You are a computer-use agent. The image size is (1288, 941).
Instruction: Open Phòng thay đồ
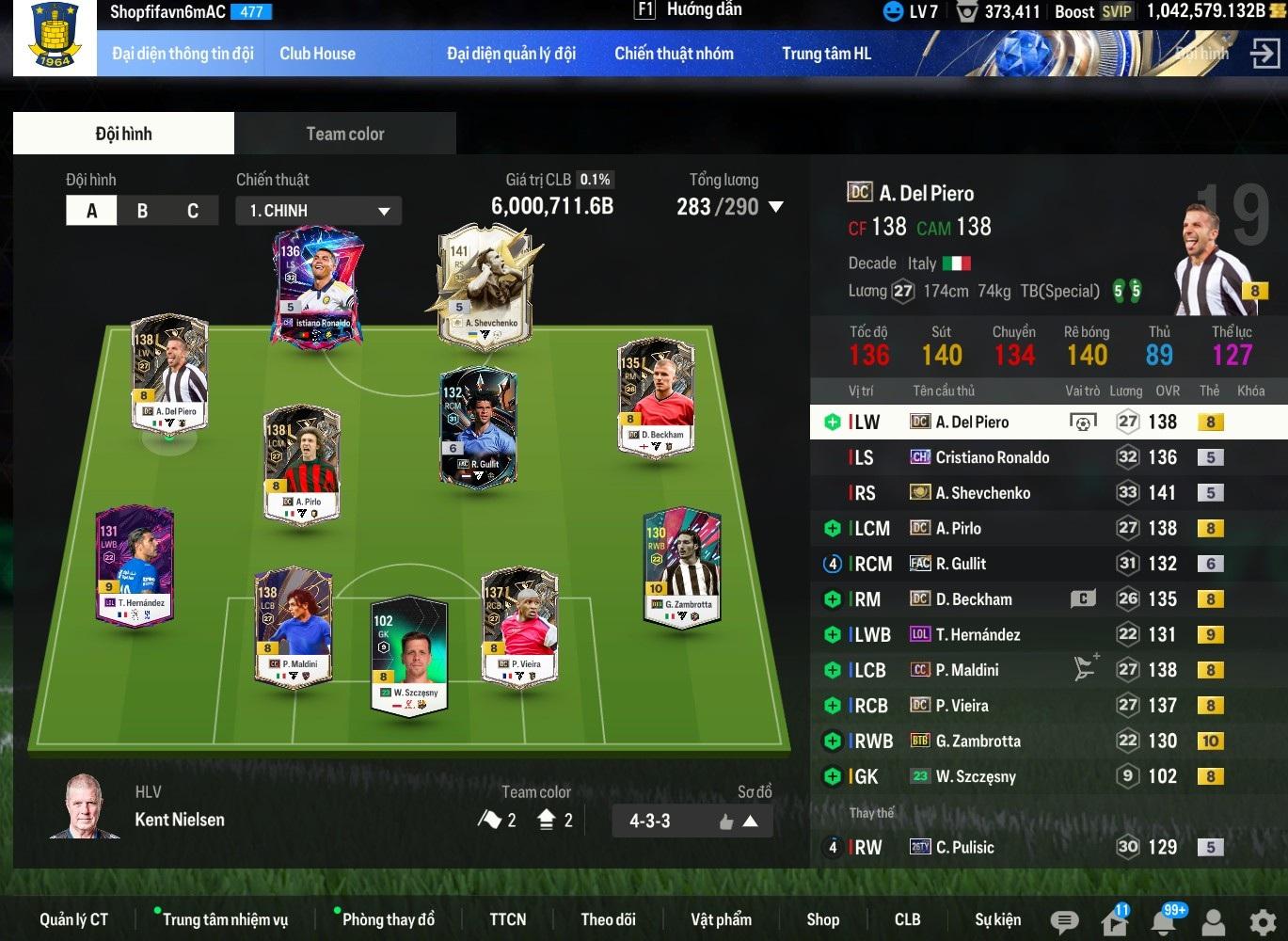tap(389, 919)
